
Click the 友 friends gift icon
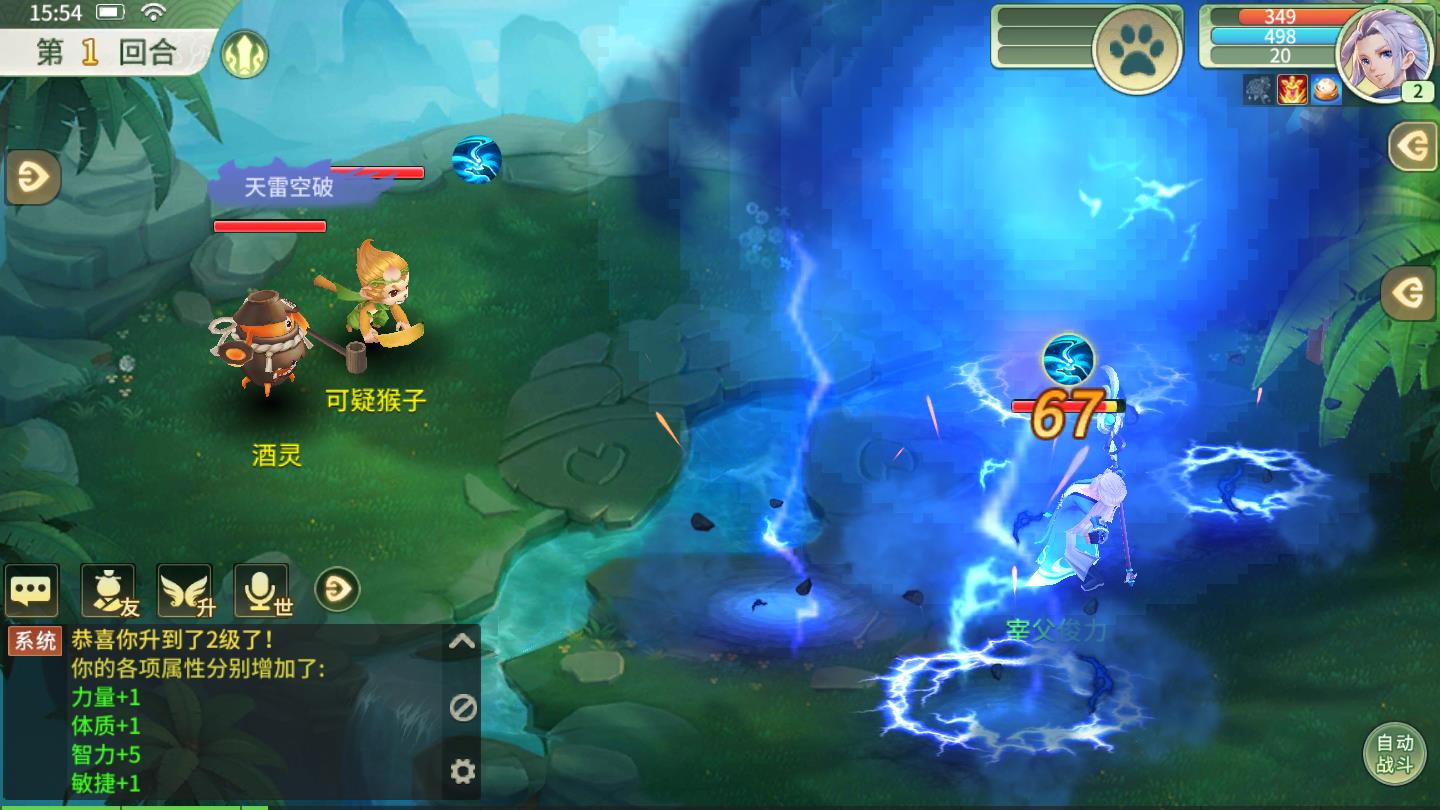(x=106, y=589)
